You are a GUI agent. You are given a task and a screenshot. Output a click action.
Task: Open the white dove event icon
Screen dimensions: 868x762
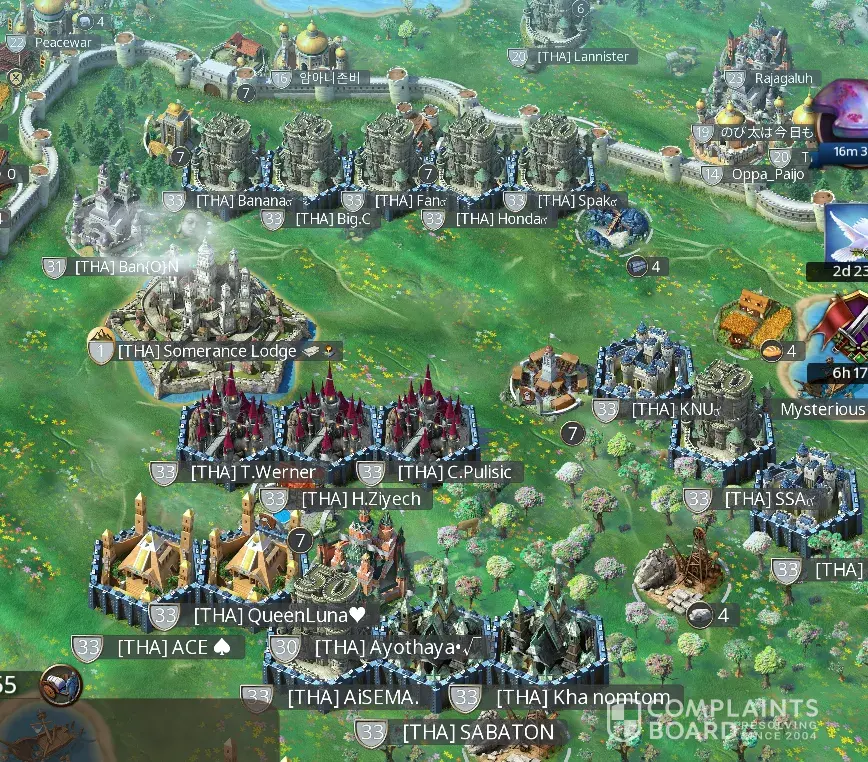coord(846,234)
